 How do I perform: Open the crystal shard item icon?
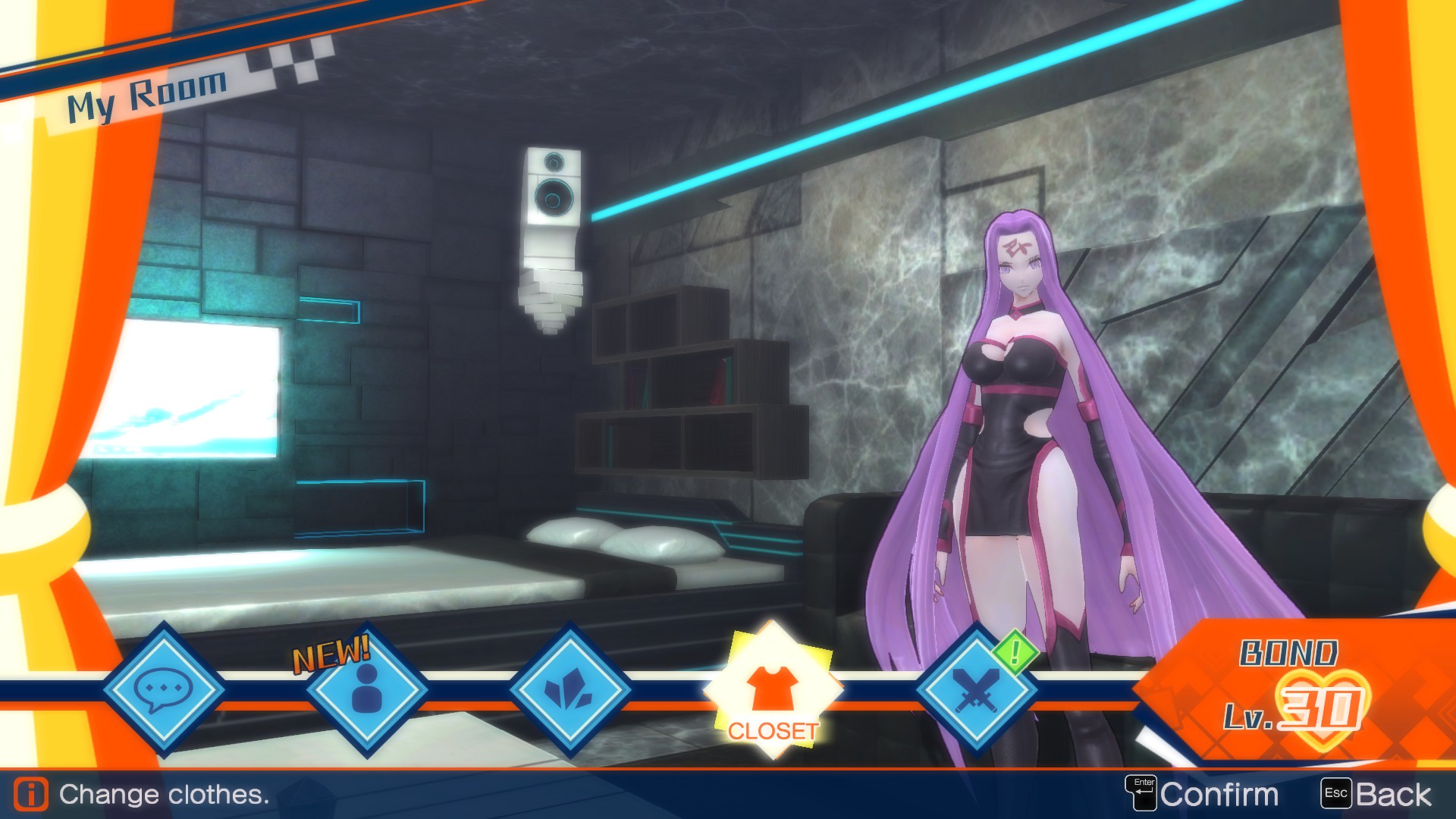point(570,690)
